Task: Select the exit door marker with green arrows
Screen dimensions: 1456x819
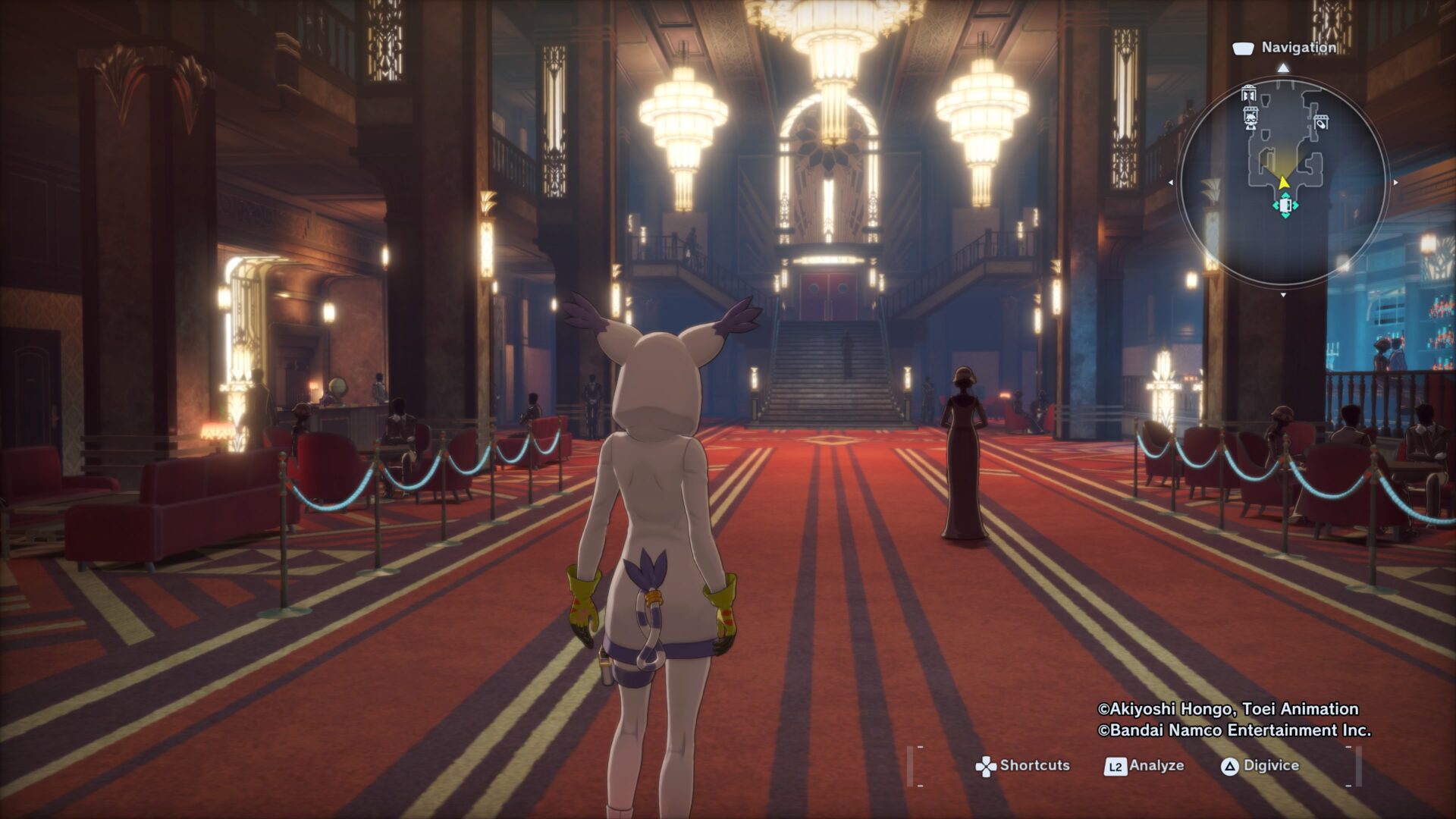Action: [x=1285, y=206]
